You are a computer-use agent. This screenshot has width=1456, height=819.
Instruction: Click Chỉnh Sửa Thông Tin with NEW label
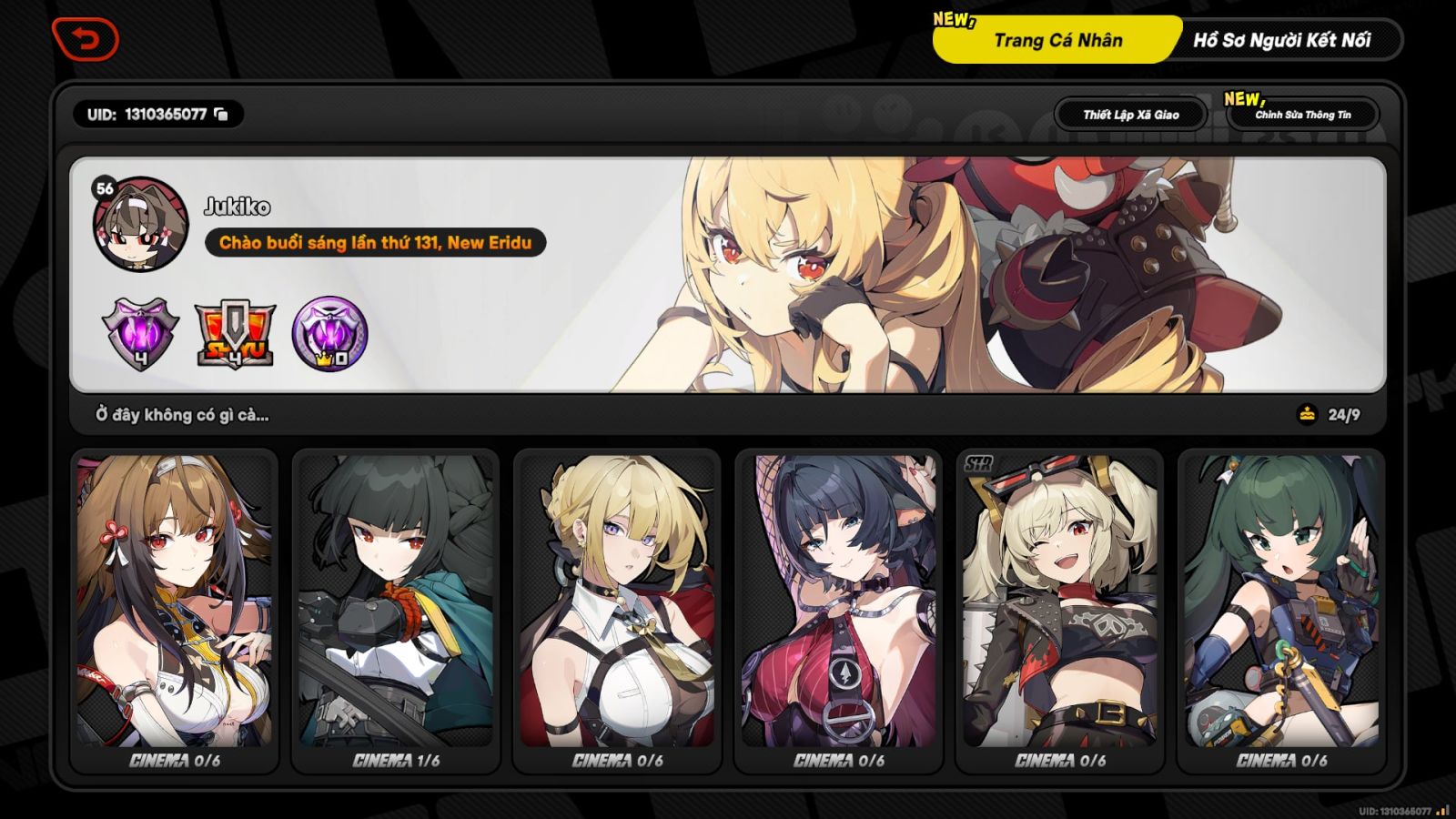(1305, 115)
